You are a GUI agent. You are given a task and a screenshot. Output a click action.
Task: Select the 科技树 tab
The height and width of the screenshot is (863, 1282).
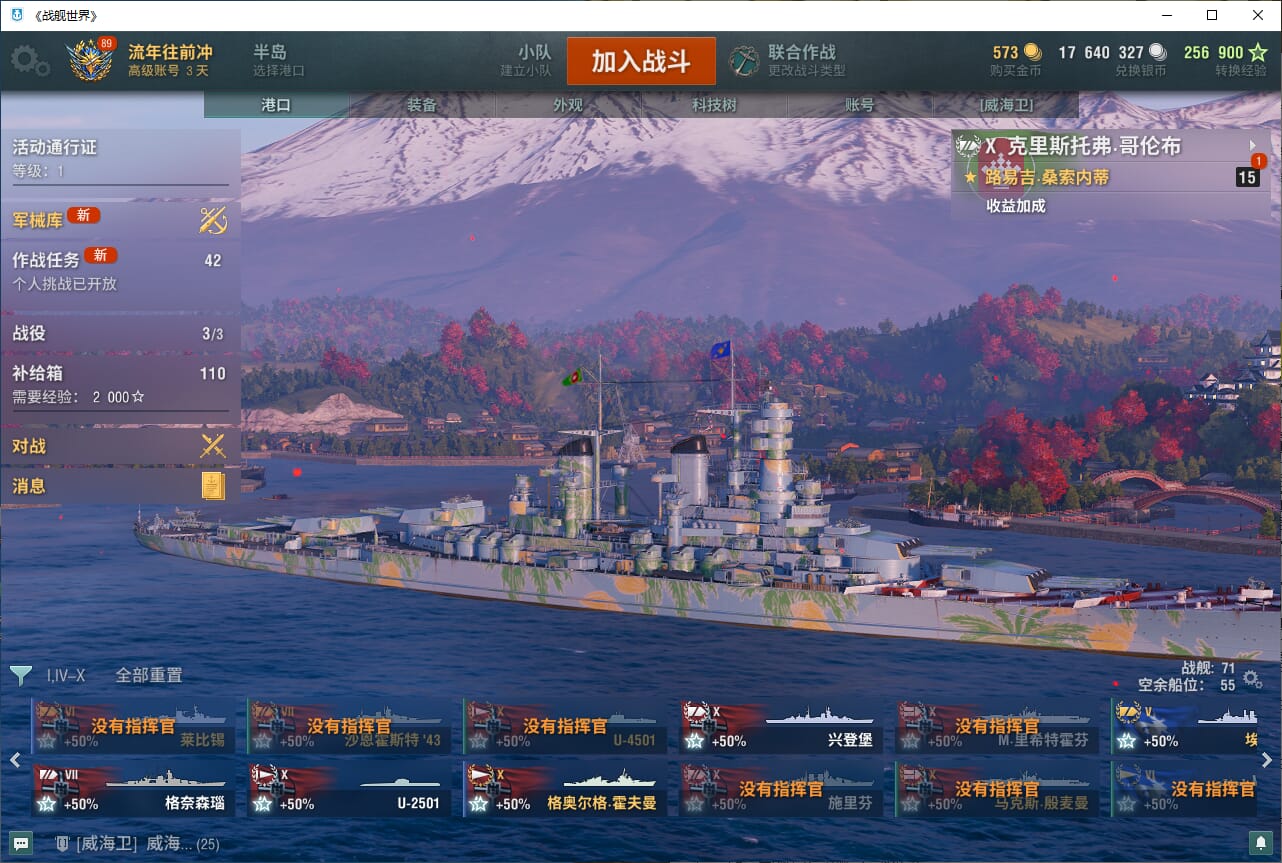pyautogui.click(x=714, y=105)
